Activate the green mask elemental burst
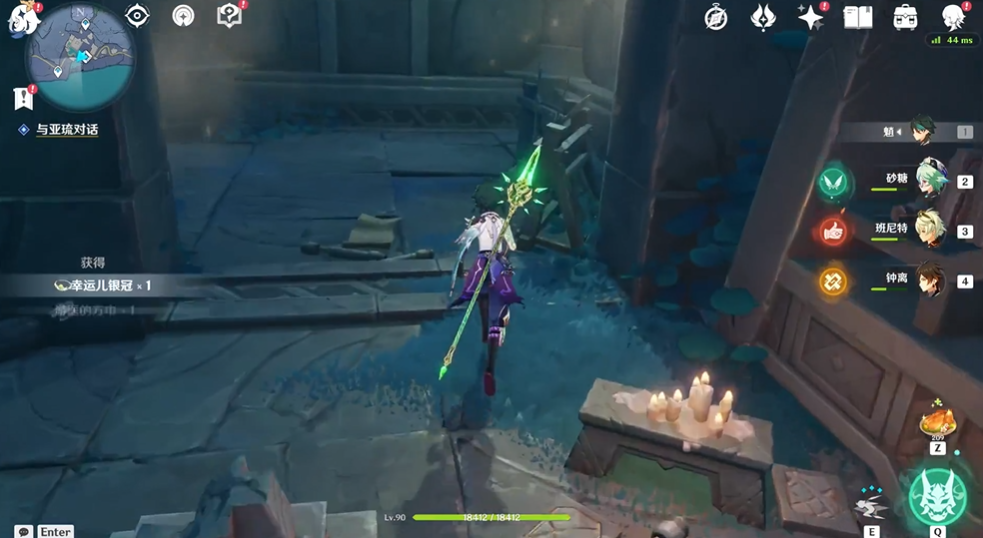 [937, 495]
